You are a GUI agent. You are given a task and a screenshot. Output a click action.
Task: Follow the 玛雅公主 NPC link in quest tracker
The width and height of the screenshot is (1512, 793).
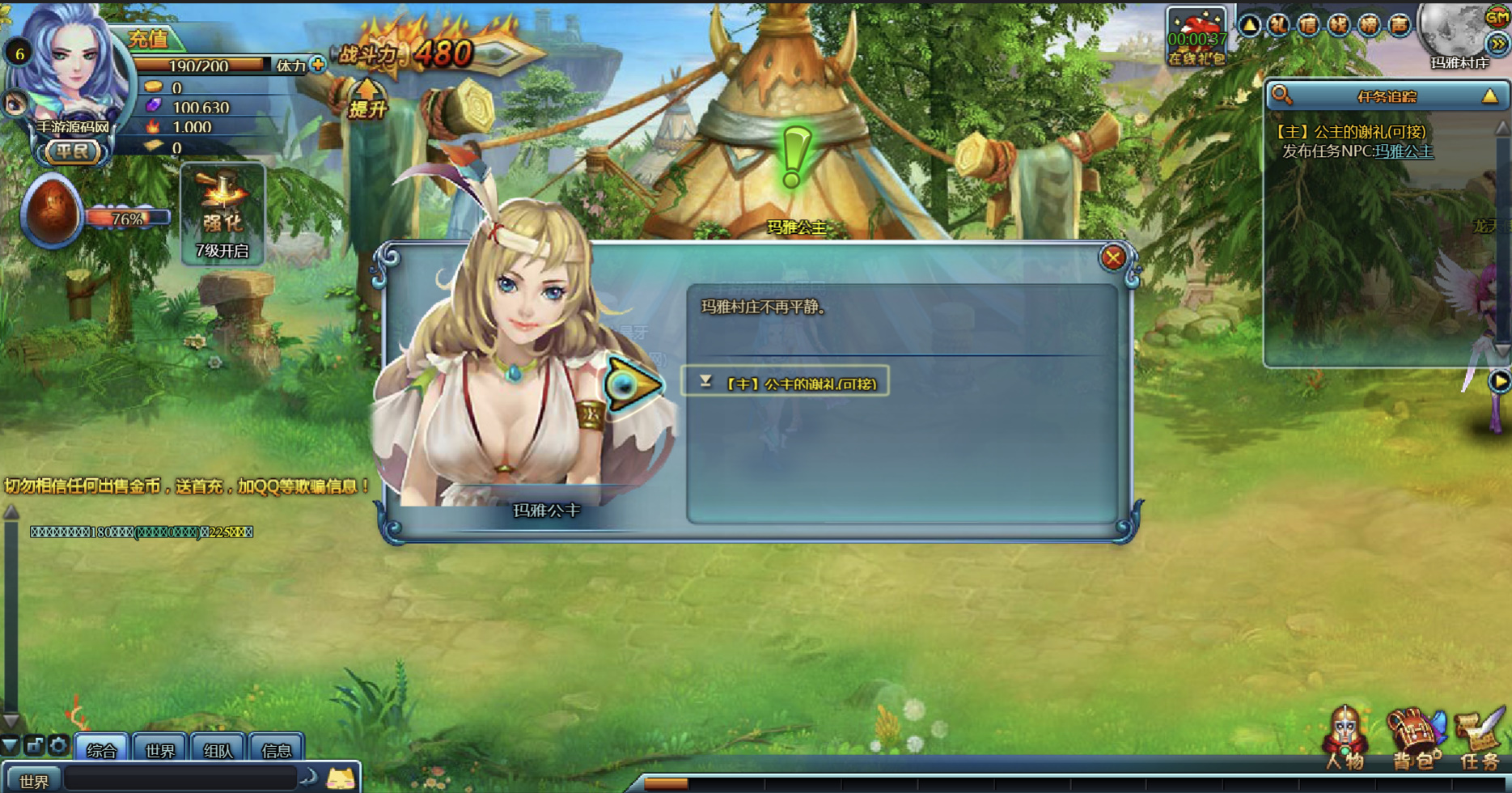(1404, 151)
